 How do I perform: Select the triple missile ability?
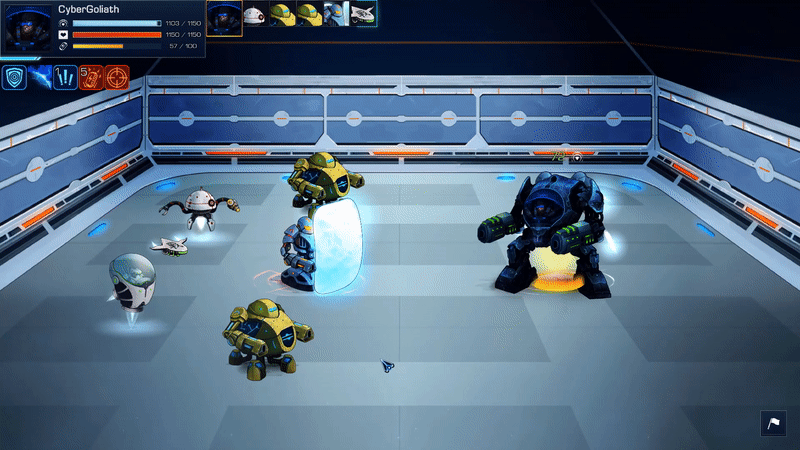pyautogui.click(x=66, y=77)
